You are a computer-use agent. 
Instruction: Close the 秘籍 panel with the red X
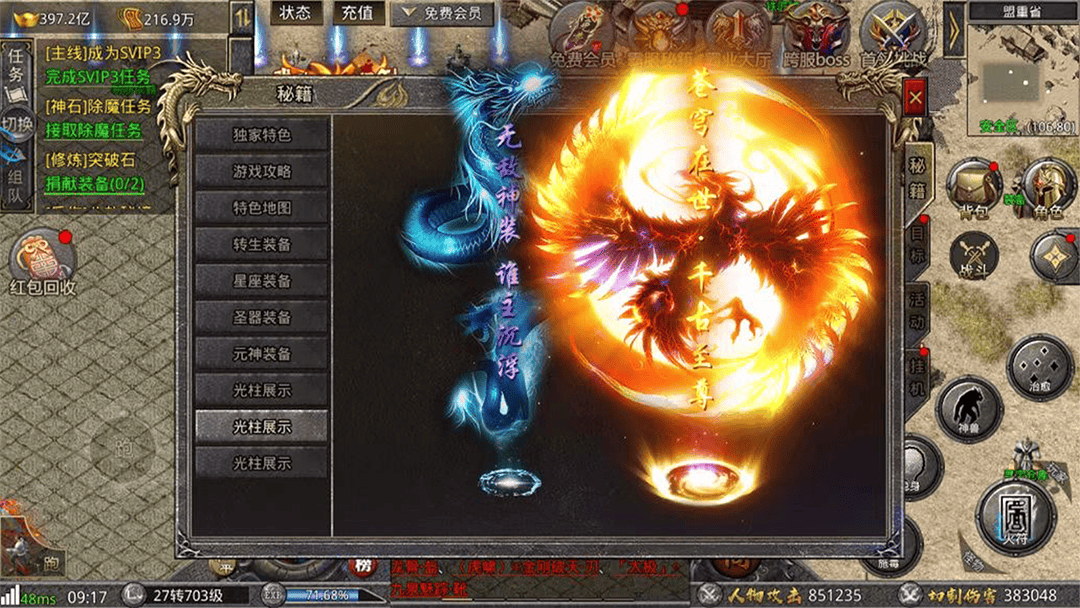[x=914, y=98]
